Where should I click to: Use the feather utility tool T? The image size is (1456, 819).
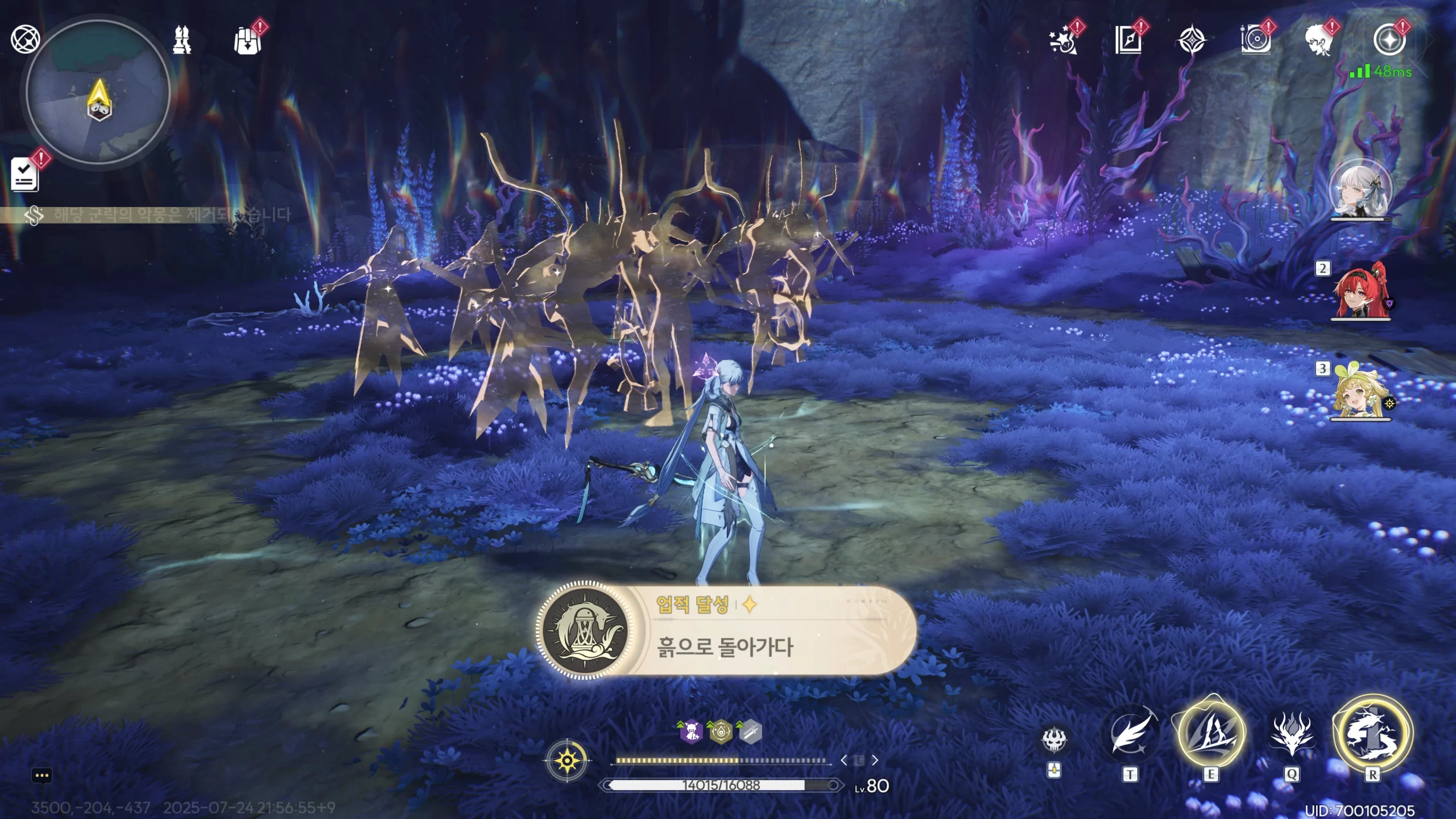tap(1131, 734)
